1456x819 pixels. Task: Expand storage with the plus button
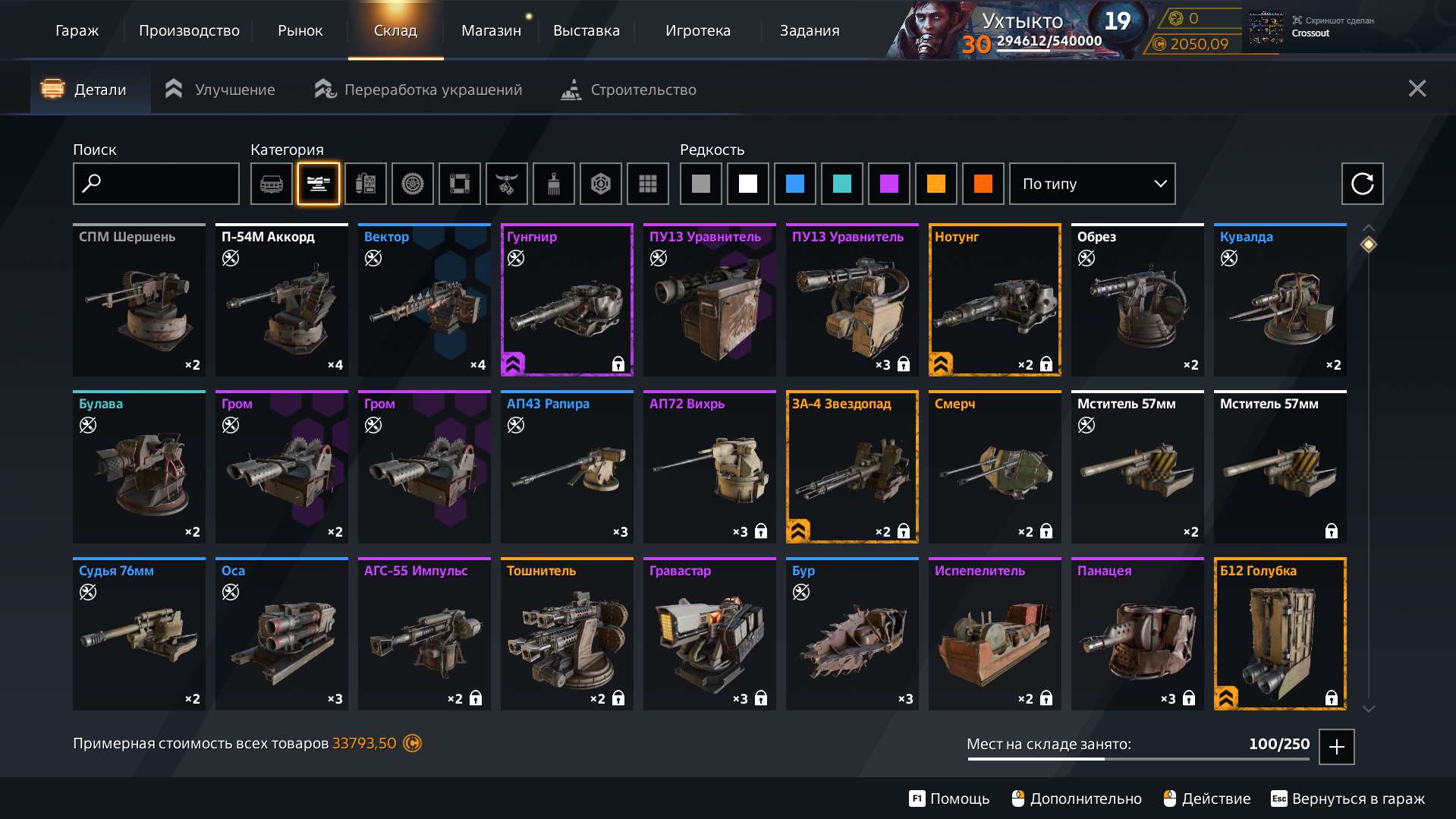(1336, 747)
